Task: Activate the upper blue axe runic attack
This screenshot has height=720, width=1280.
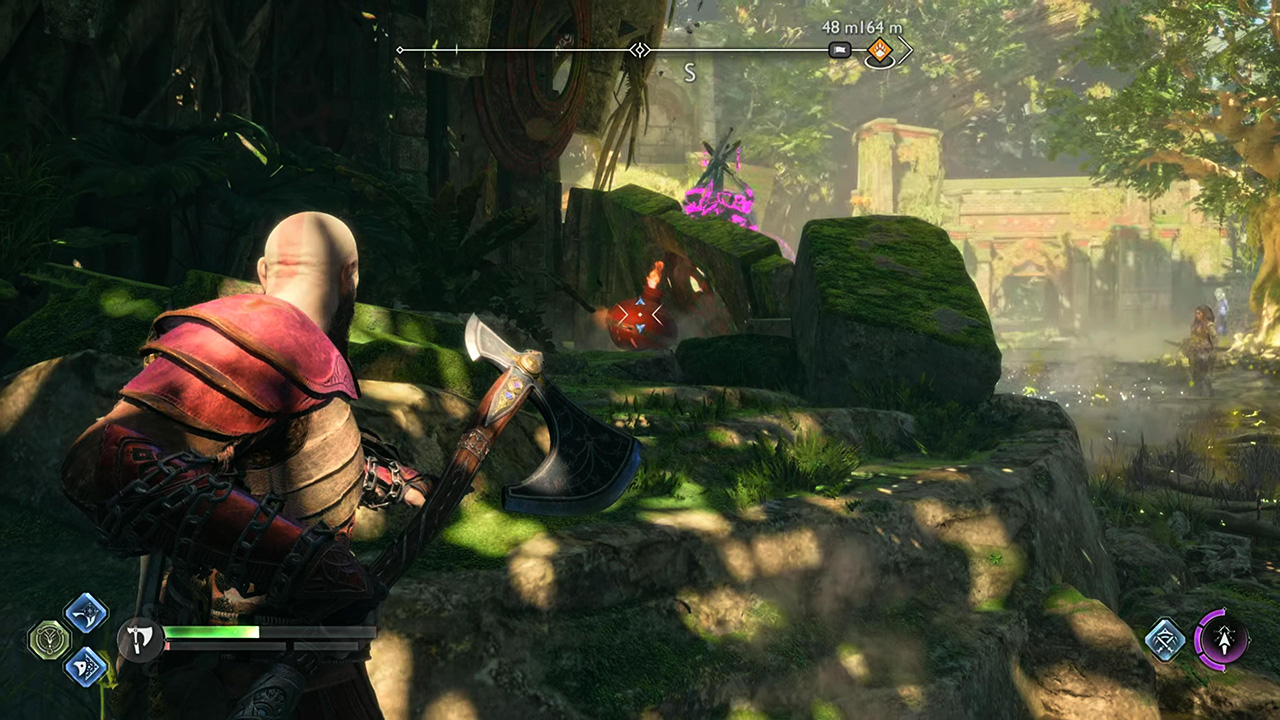Action: pyautogui.click(x=86, y=613)
